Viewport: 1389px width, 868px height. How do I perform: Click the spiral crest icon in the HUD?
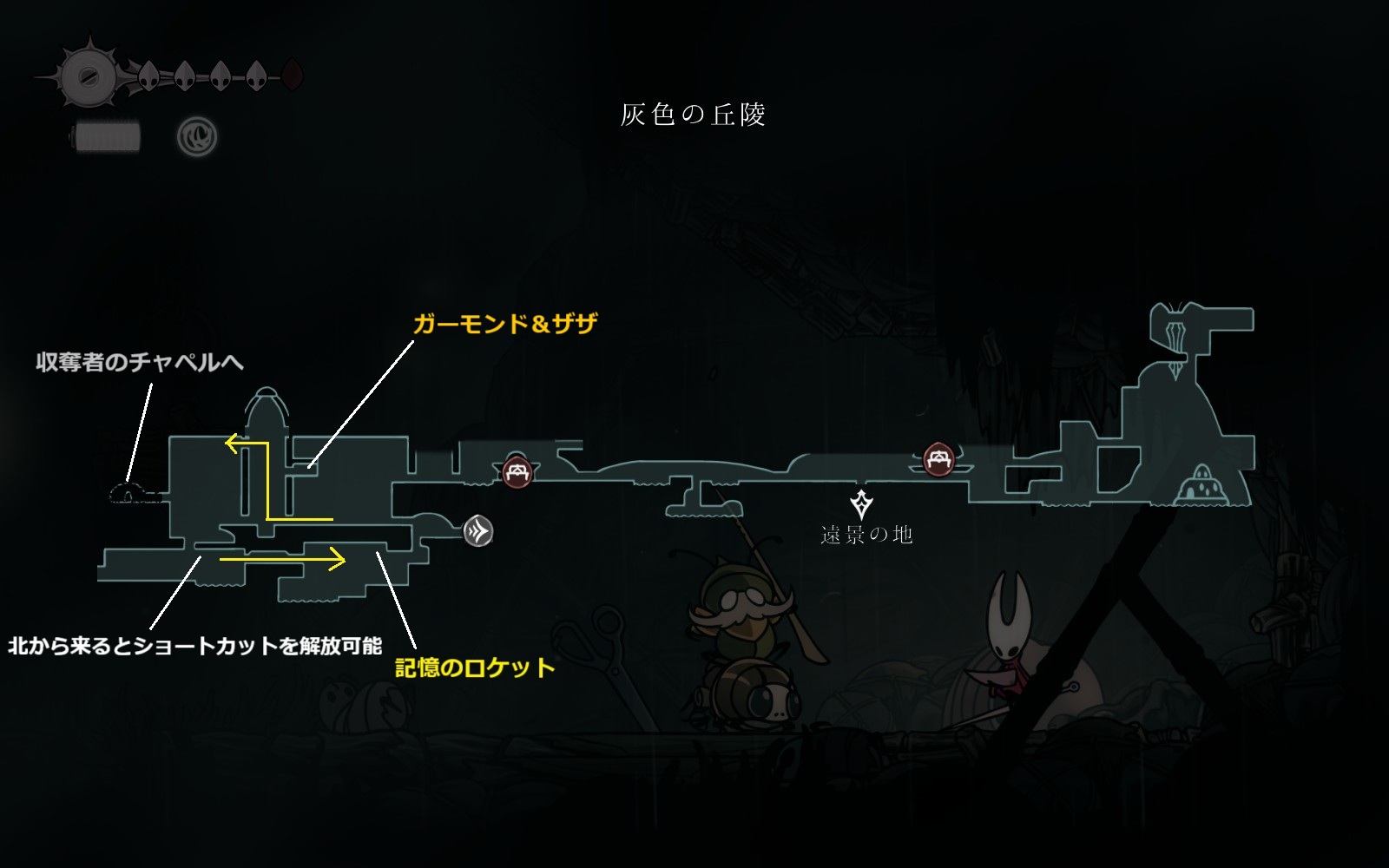pyautogui.click(x=197, y=137)
